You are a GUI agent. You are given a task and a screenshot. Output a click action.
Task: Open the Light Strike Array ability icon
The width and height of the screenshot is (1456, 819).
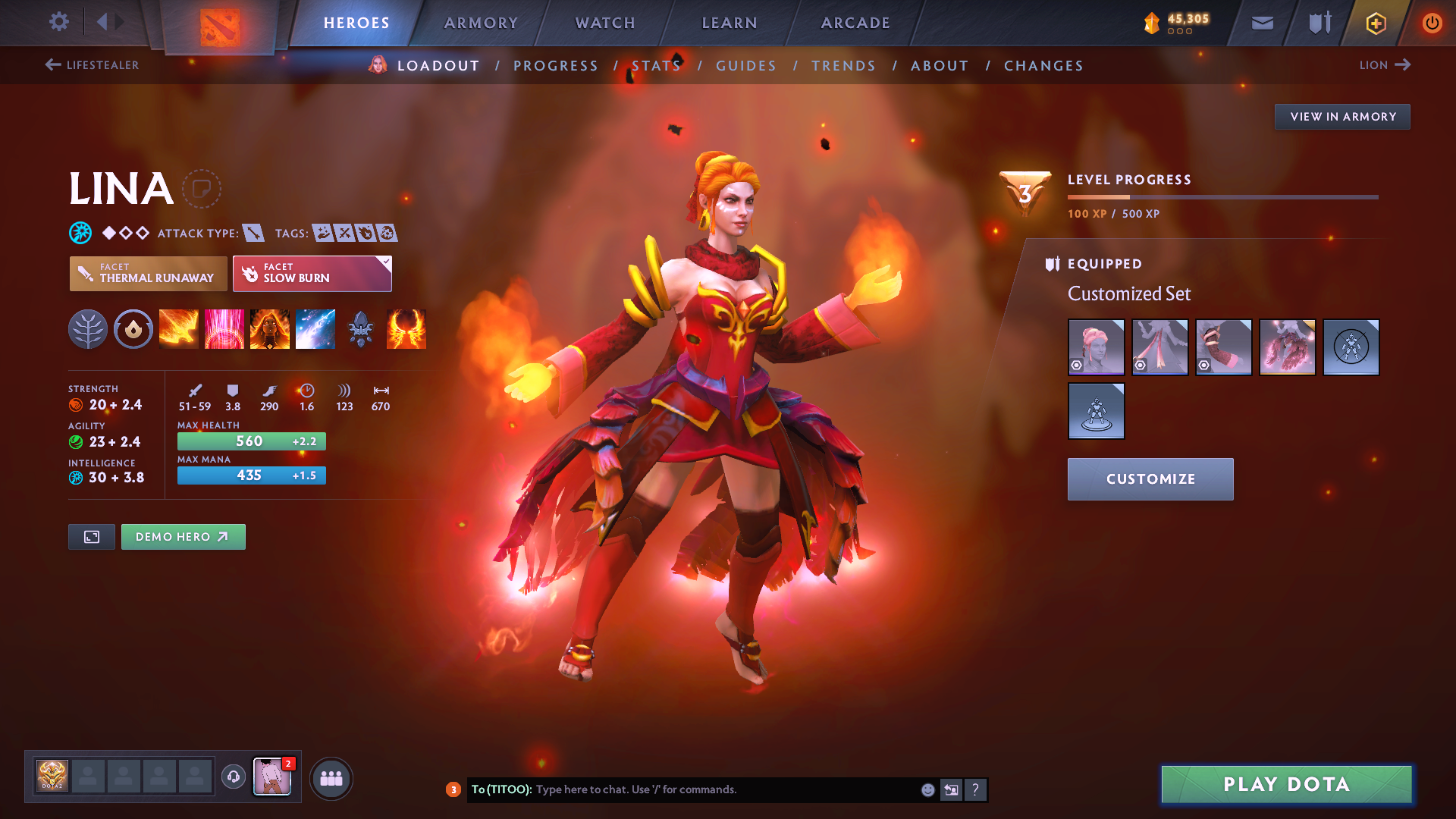224,328
